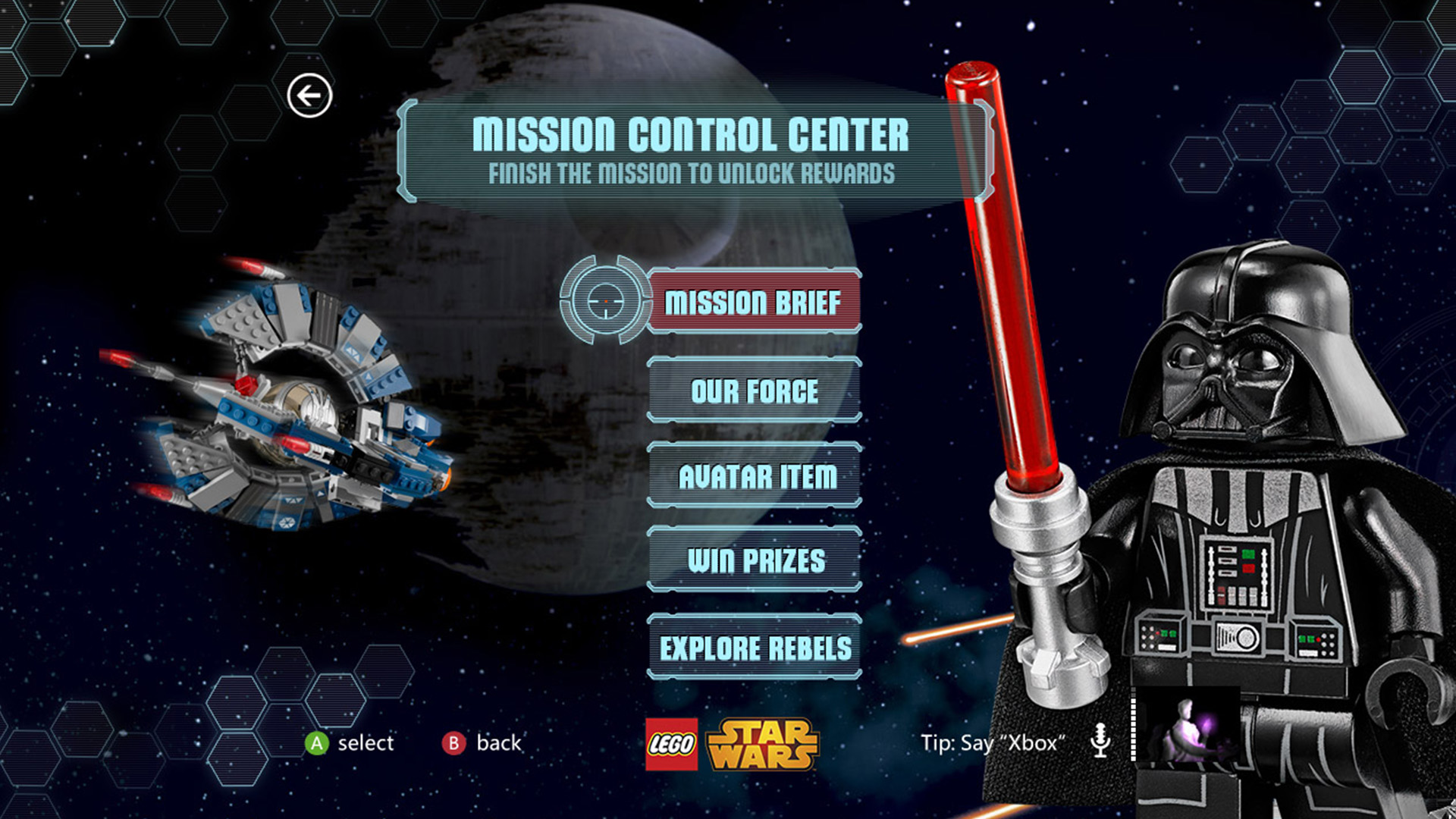This screenshot has width=1456, height=819.
Task: Open the purple video thumbnail preview
Action: (x=1188, y=724)
